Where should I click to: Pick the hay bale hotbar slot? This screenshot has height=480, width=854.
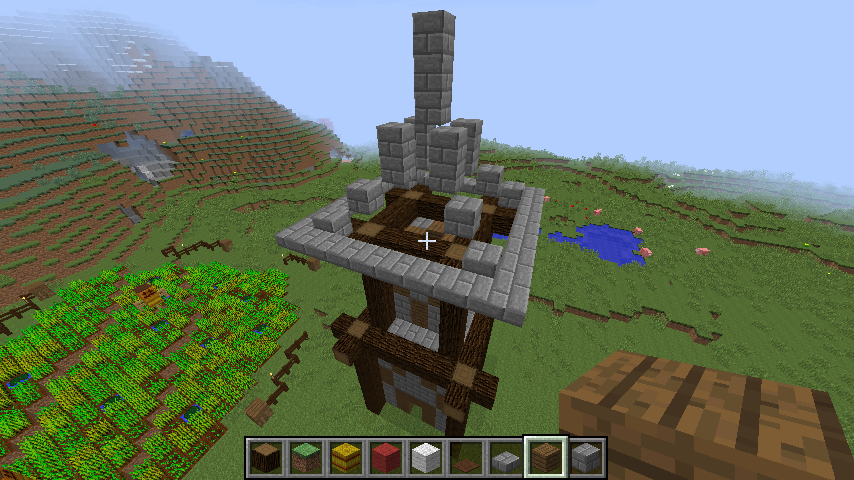click(x=346, y=458)
